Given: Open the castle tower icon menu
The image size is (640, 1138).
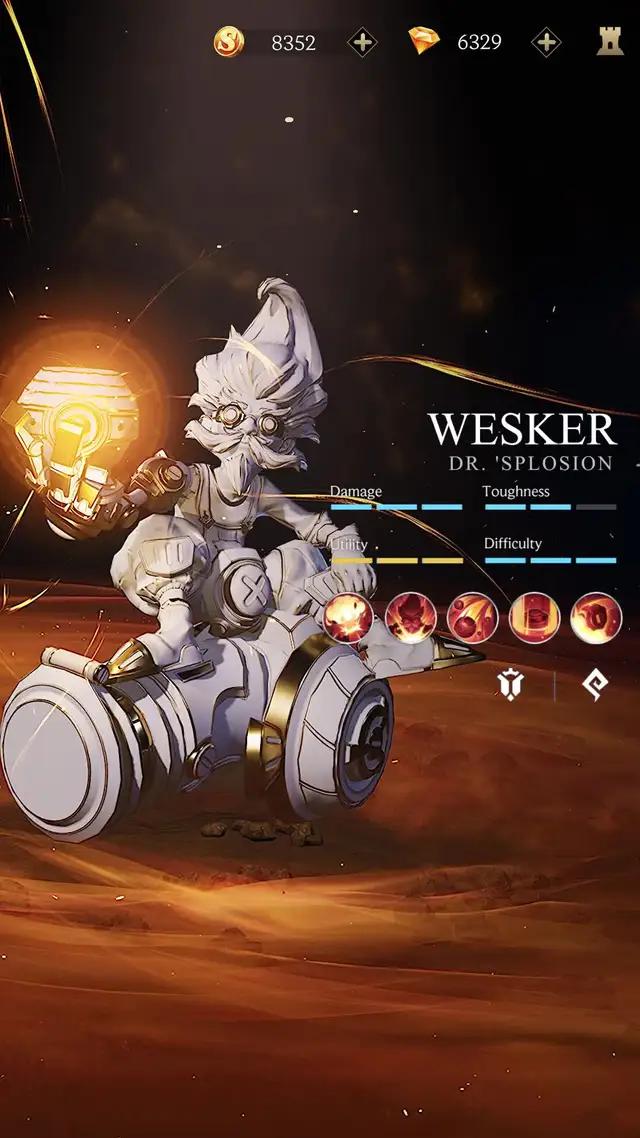Looking at the screenshot, I should 610,41.
